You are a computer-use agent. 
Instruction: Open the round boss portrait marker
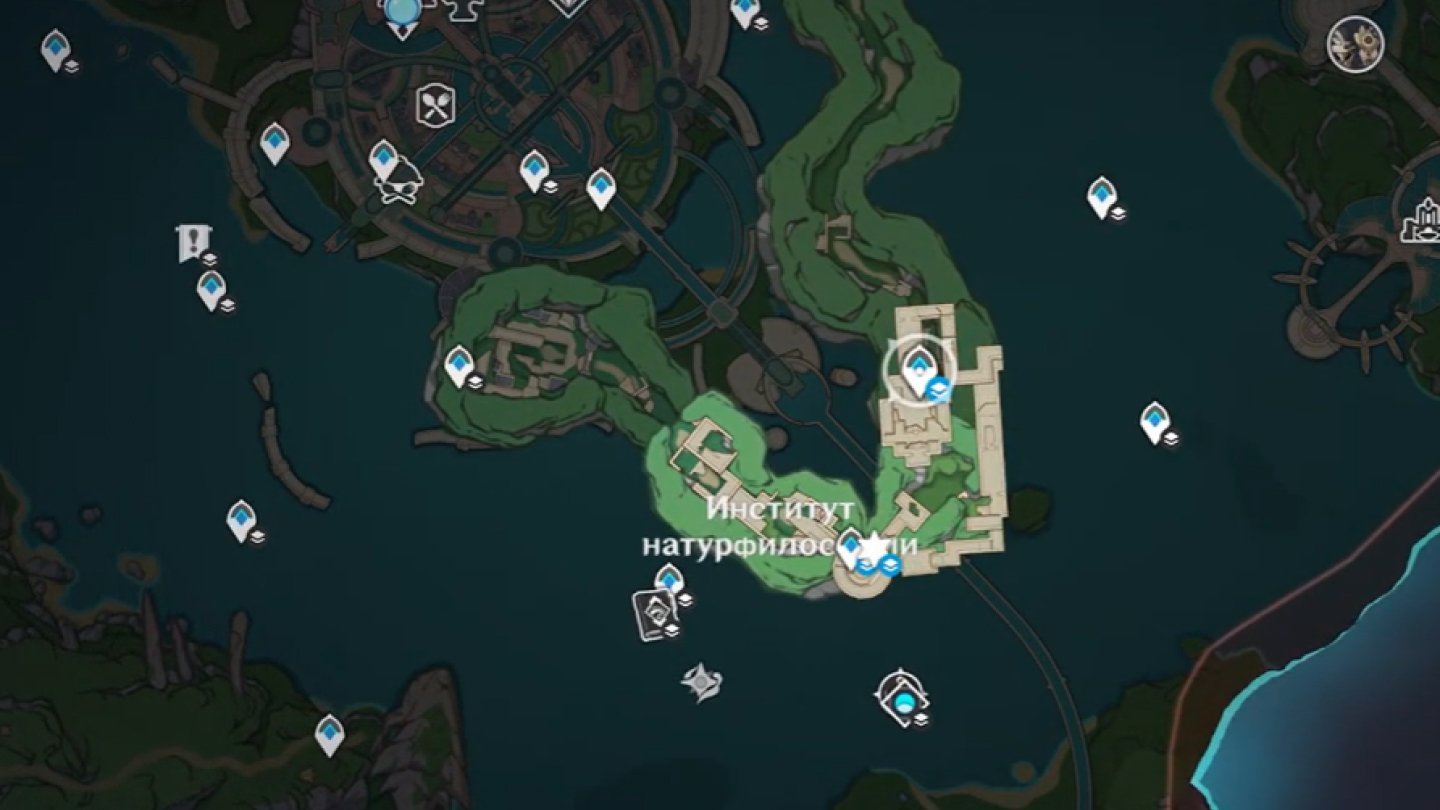tap(1354, 45)
